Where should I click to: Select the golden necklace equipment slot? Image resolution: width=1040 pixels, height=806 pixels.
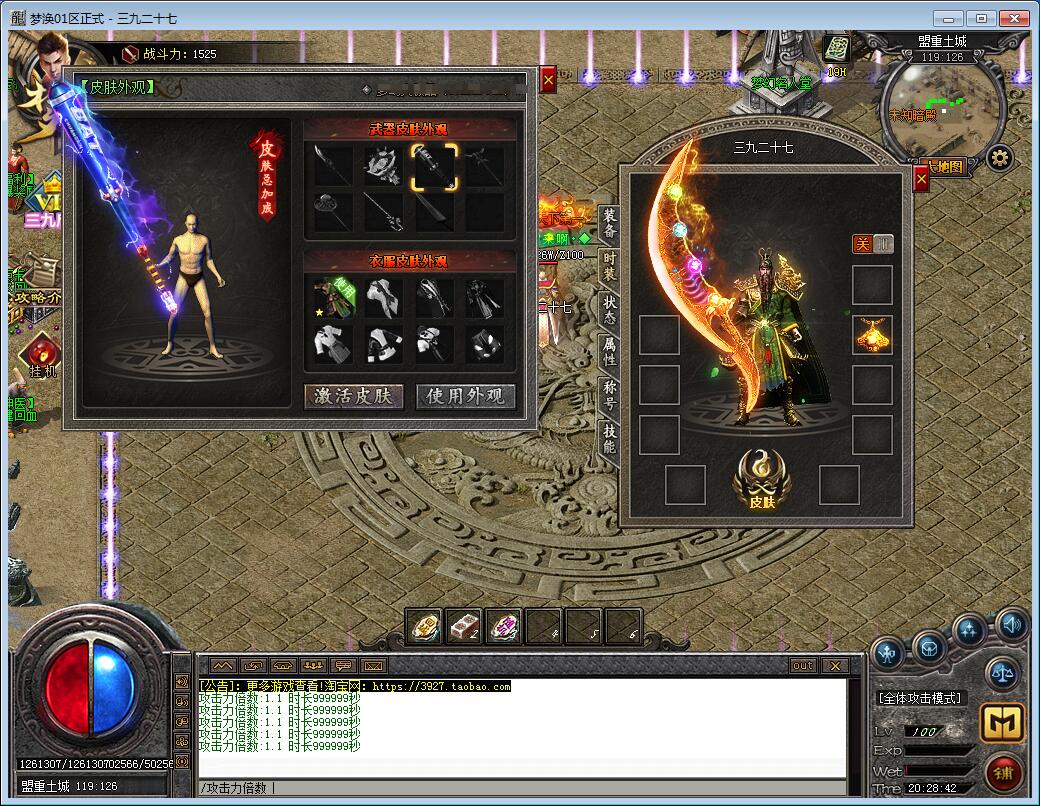(872, 336)
